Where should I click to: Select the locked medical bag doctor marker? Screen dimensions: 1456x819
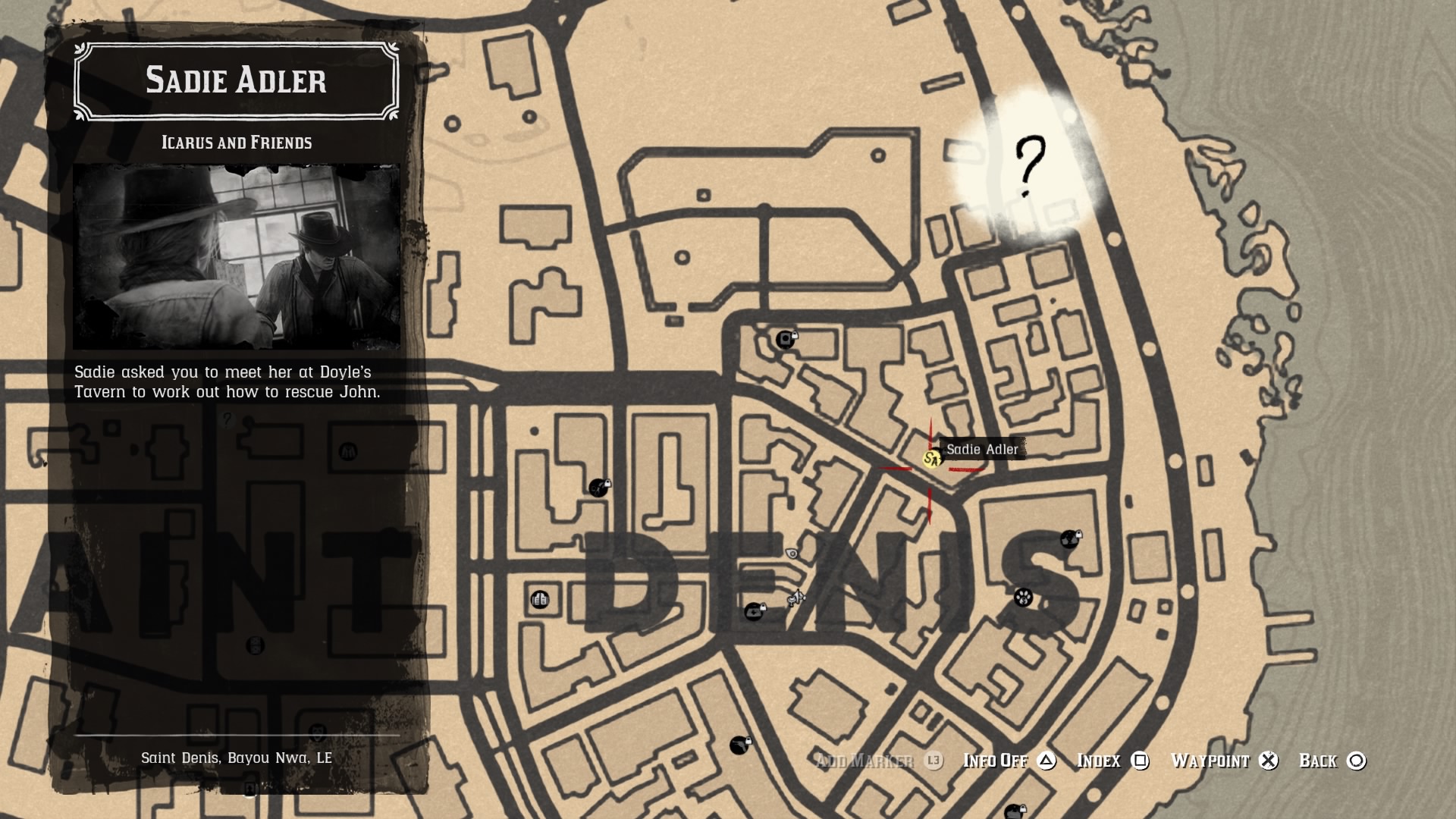click(x=753, y=612)
